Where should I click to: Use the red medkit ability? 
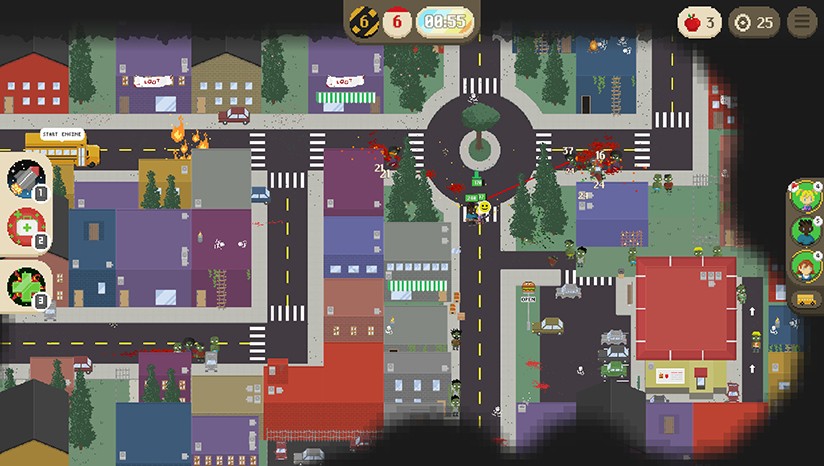click(x=25, y=228)
